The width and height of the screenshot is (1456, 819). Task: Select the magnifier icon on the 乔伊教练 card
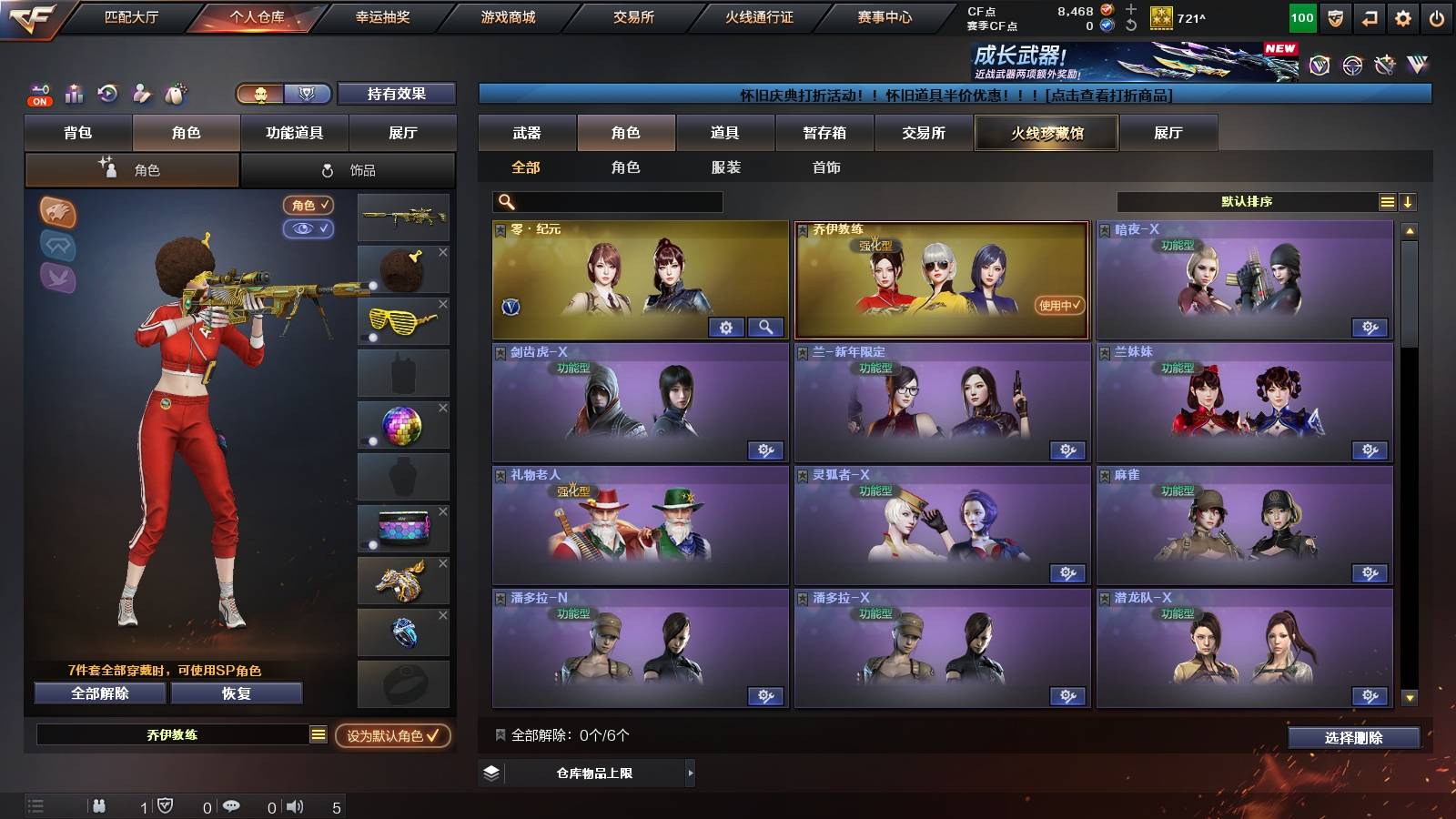[768, 326]
